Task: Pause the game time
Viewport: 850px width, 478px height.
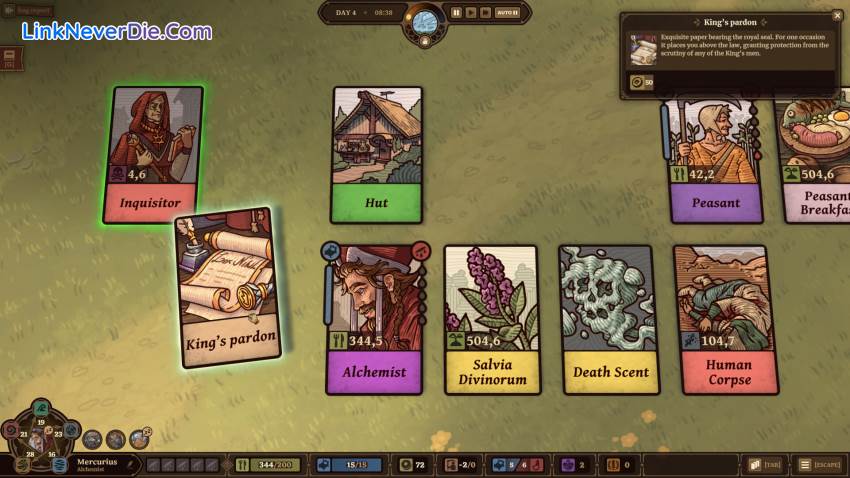Action: (x=456, y=13)
